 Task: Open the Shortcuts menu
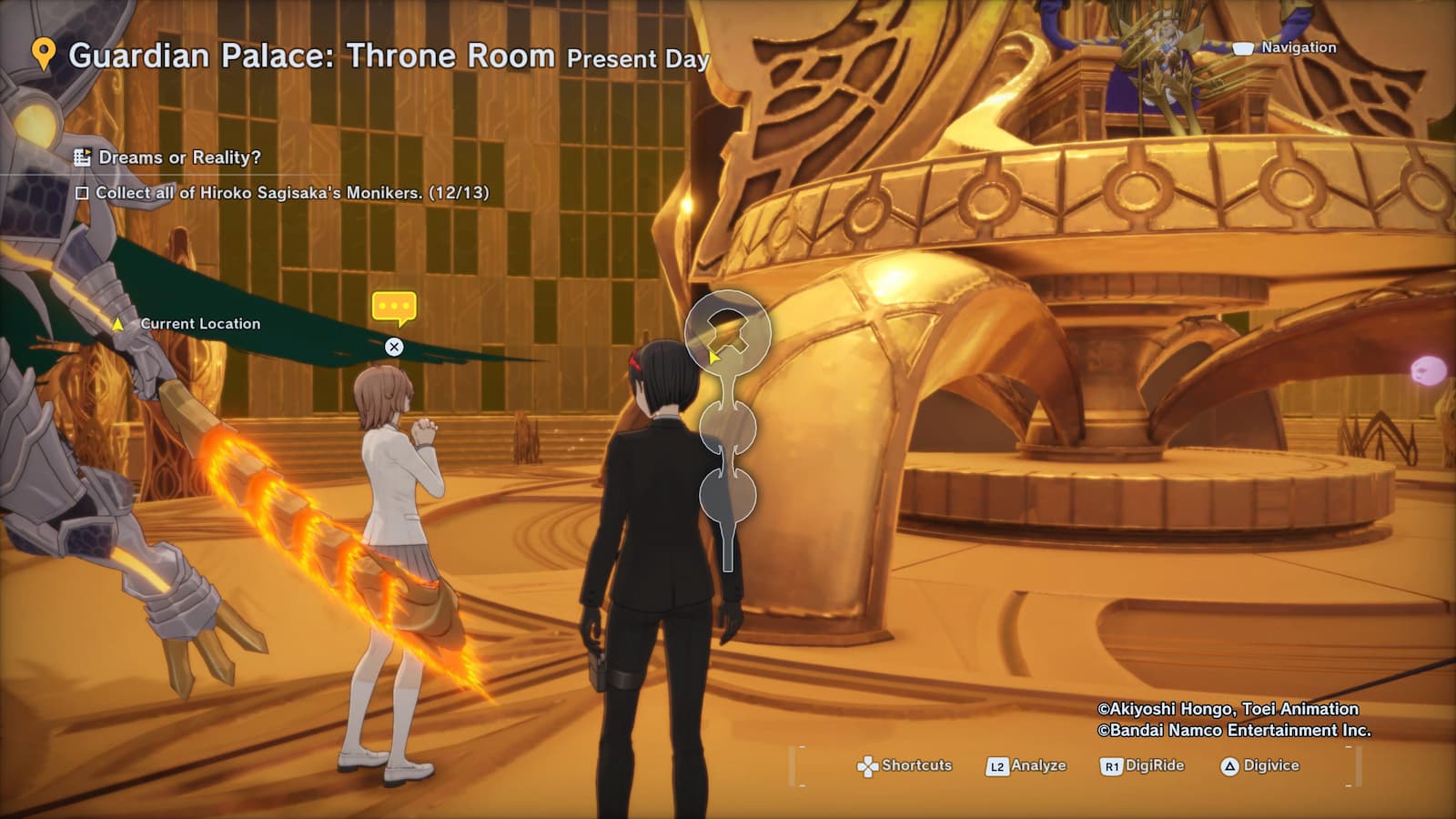(x=905, y=766)
